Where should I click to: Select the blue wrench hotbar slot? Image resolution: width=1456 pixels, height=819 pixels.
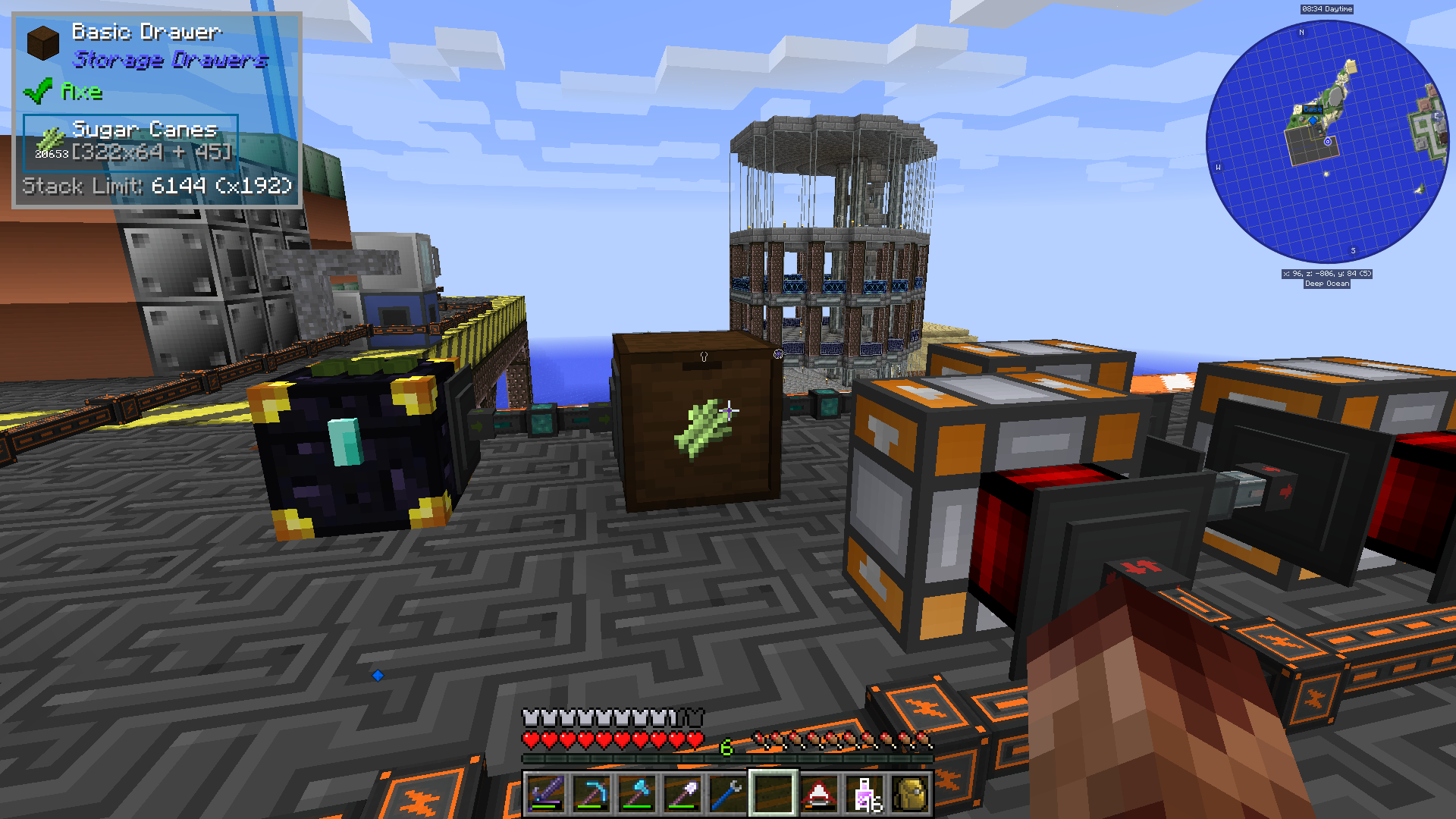pos(727,794)
